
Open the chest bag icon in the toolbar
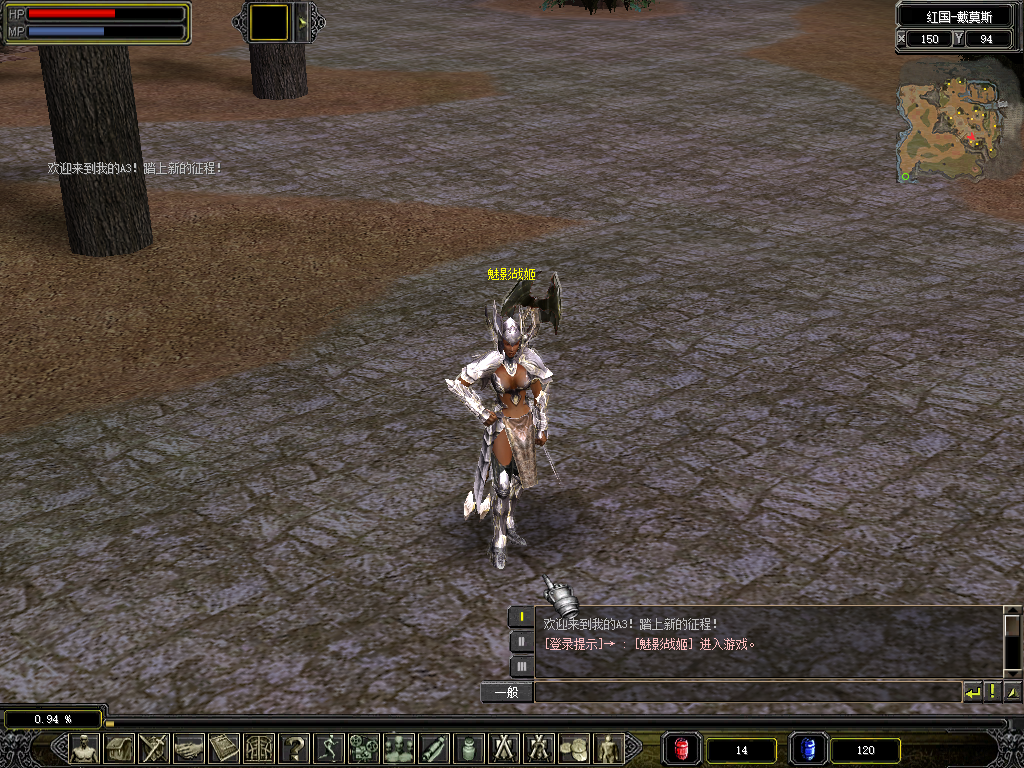(120, 748)
